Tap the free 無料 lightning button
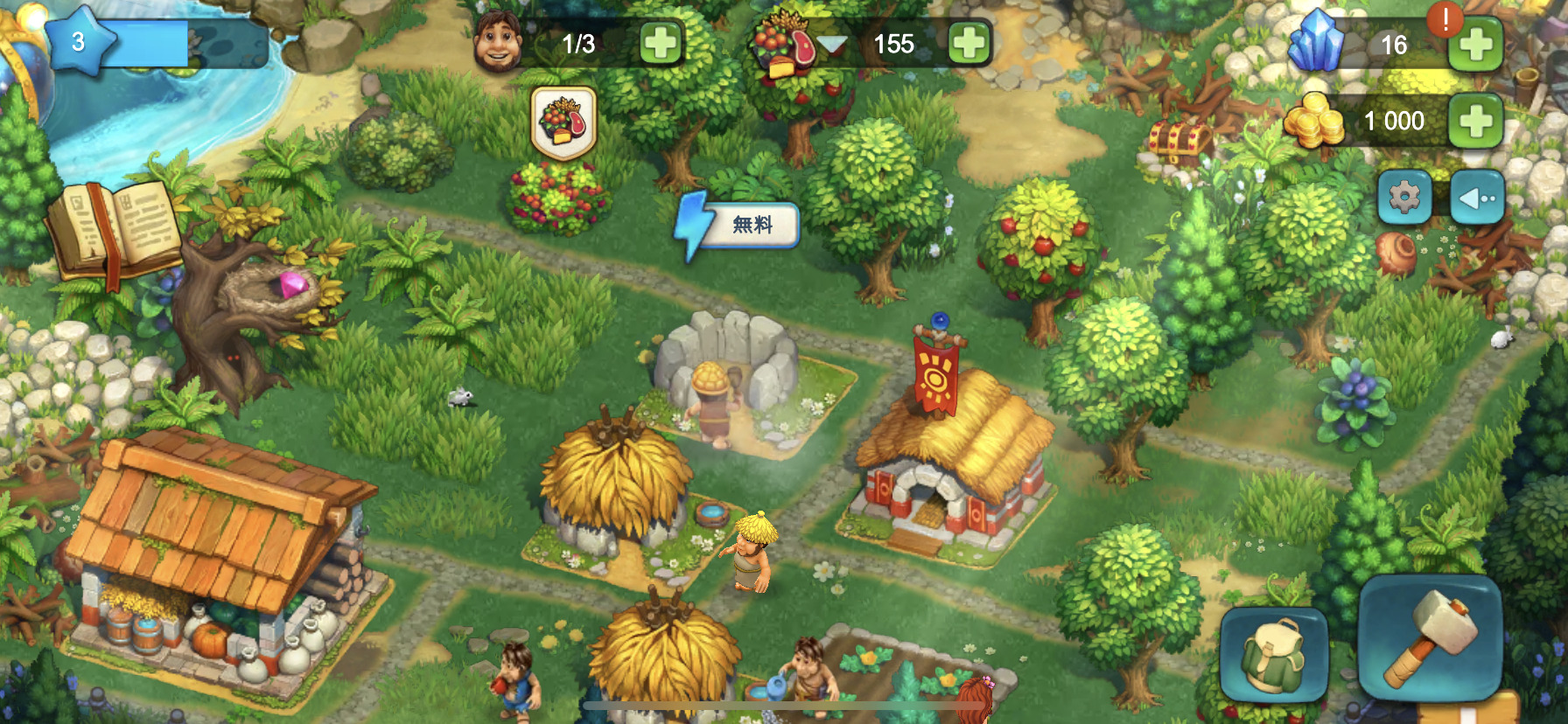 [x=740, y=226]
